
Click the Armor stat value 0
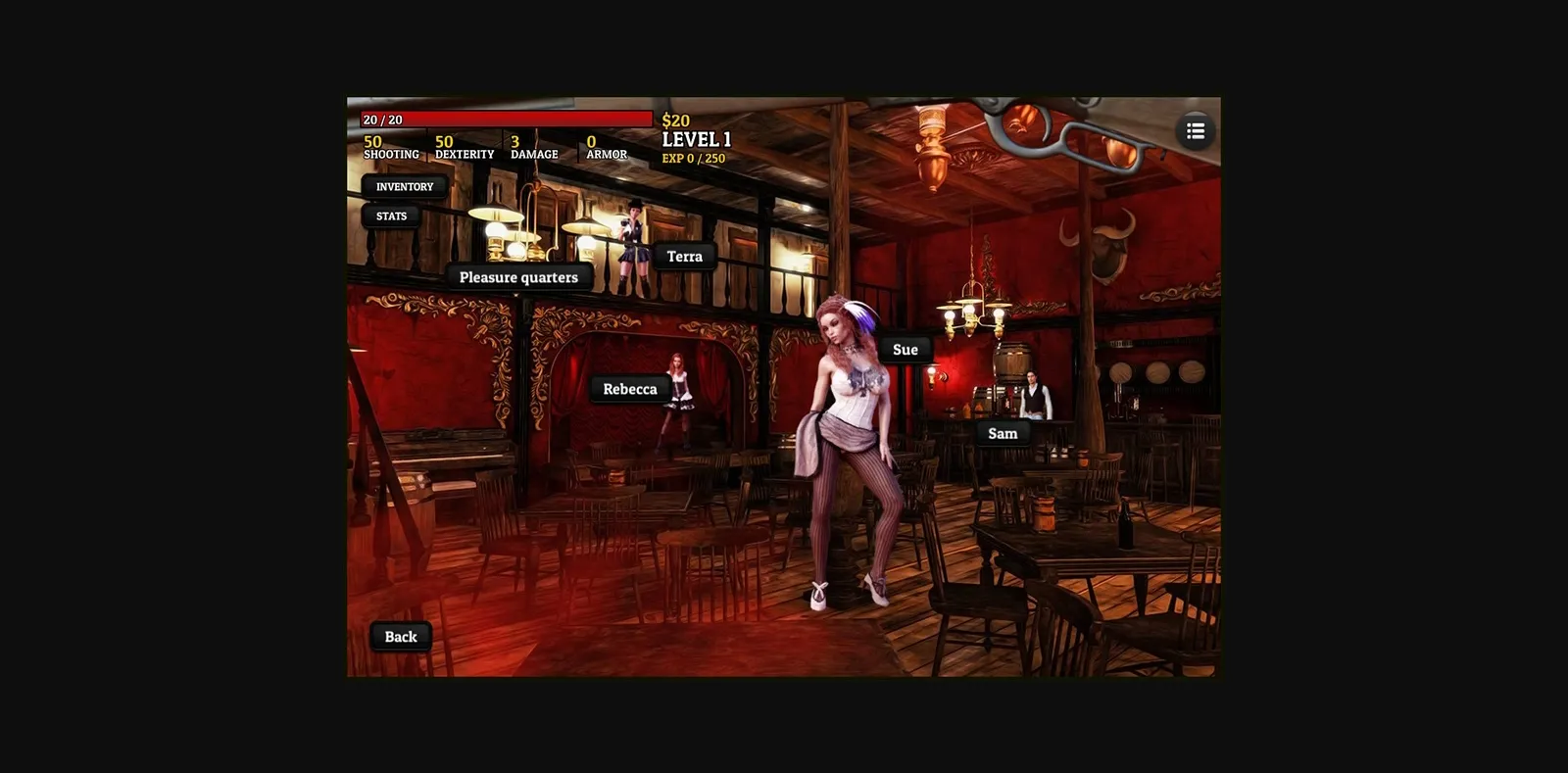(590, 142)
